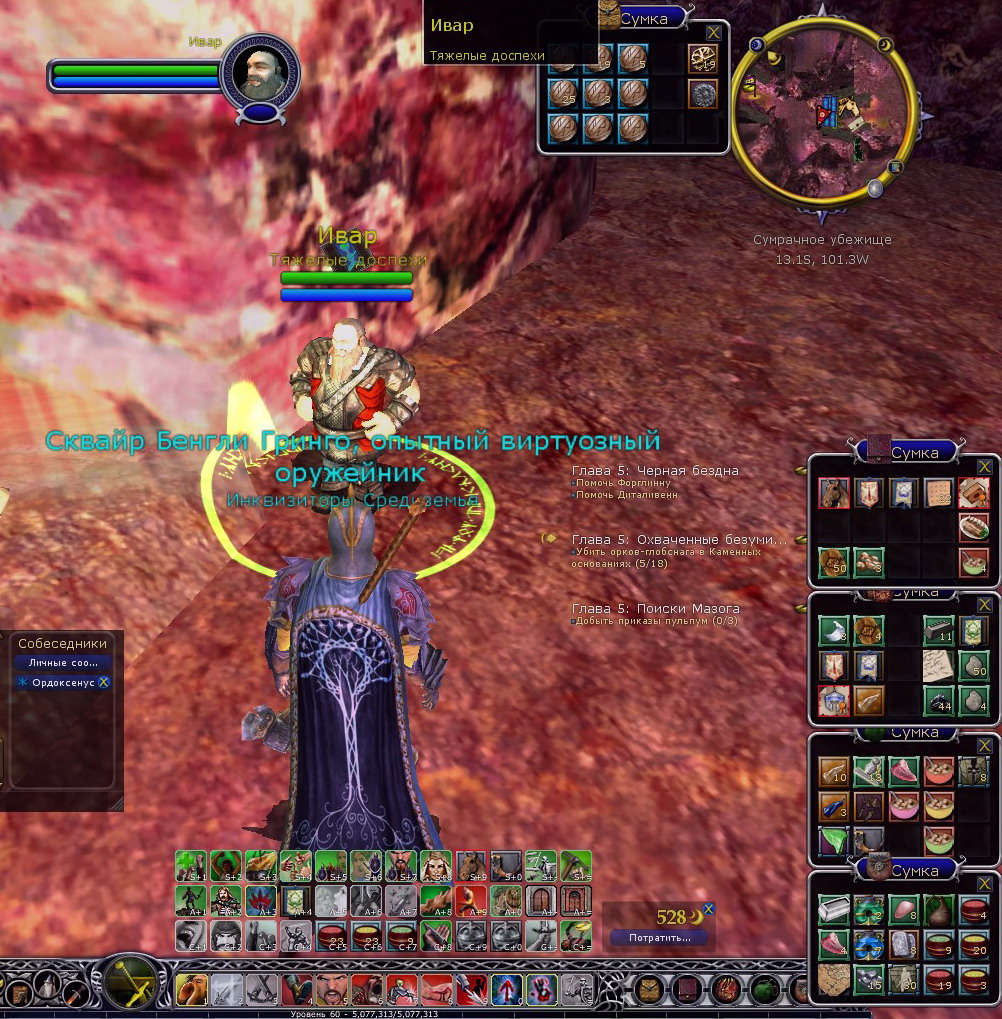Use the tattered map item in bottom bag

pyautogui.click(x=833, y=977)
